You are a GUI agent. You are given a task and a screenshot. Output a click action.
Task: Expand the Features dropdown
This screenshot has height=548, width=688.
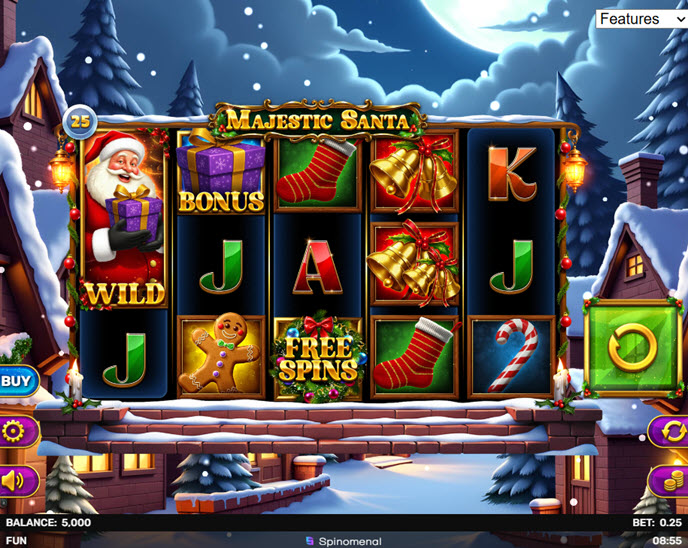point(641,19)
